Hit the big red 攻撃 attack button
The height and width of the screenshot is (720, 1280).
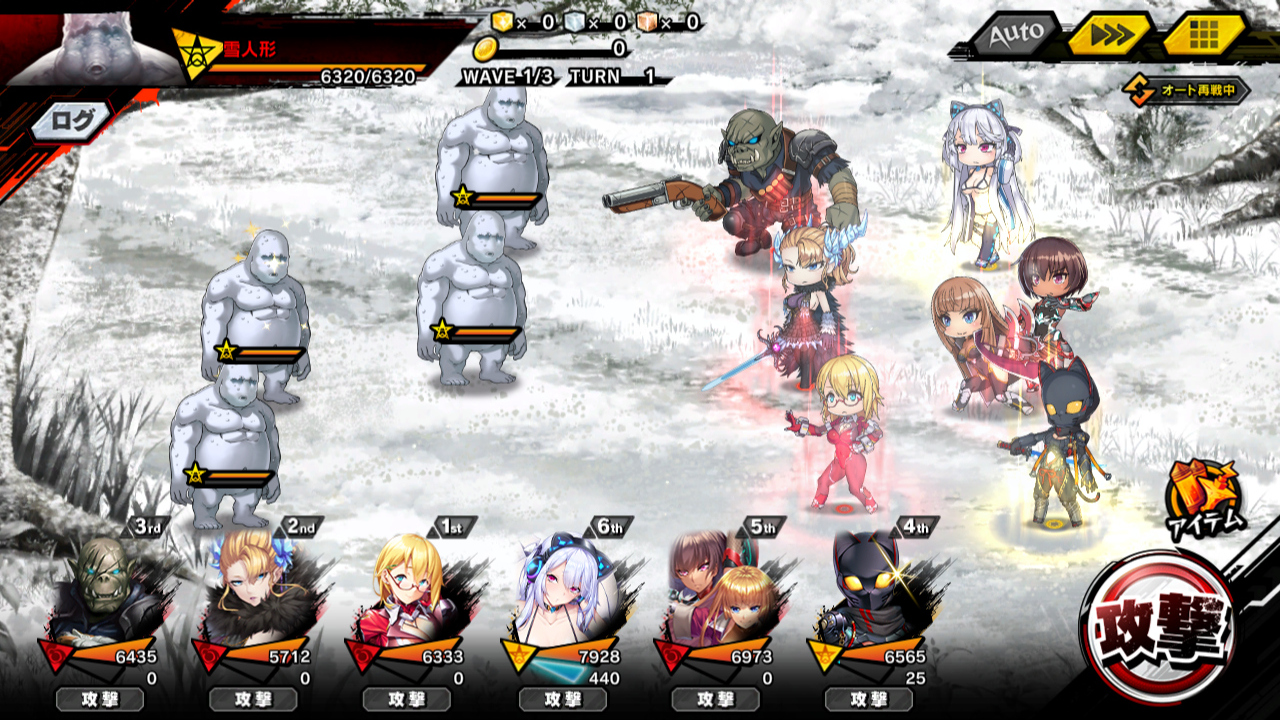point(1162,627)
